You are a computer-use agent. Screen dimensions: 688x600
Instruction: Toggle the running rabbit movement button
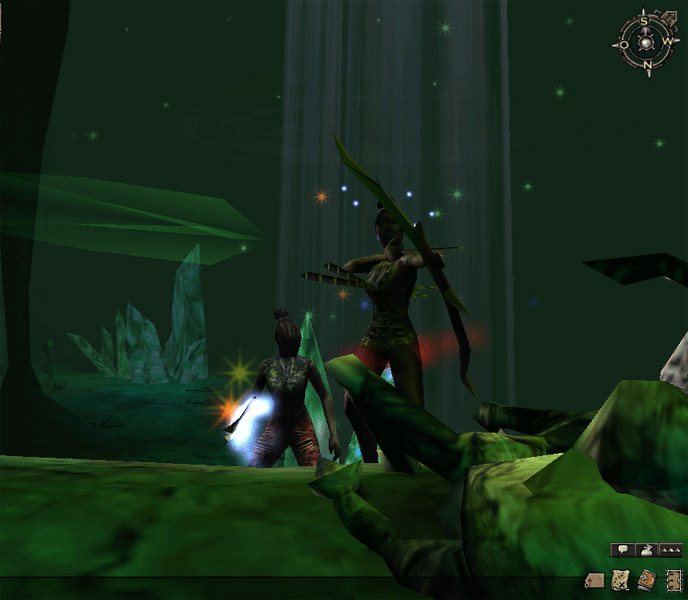coord(646,549)
